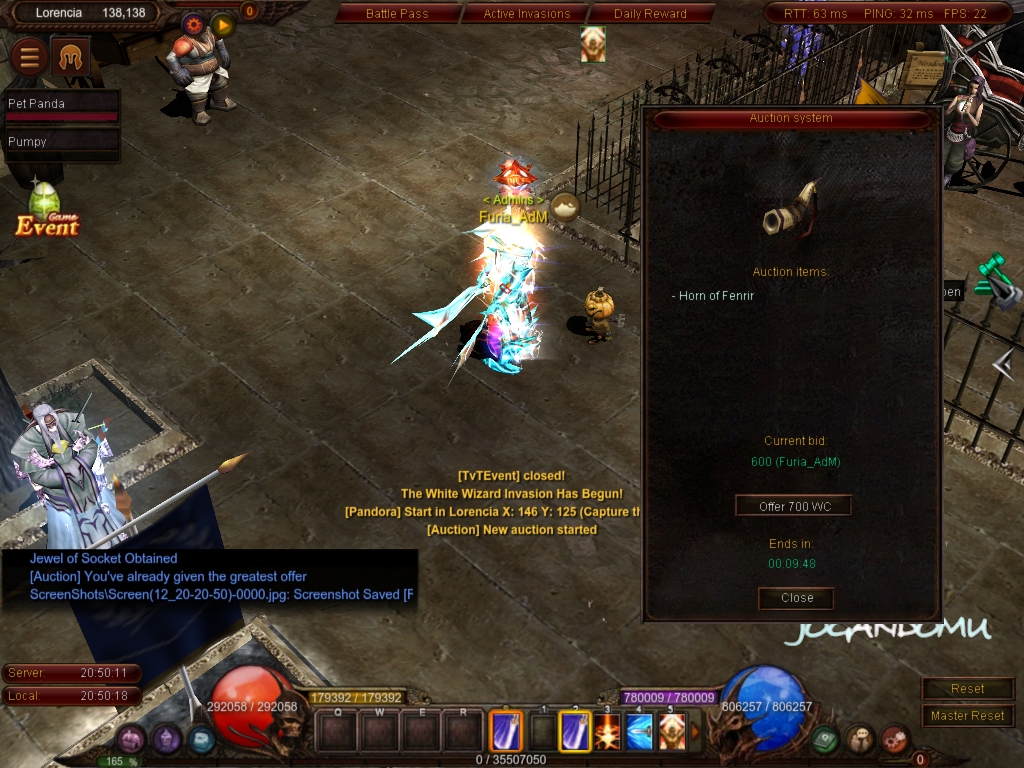Click the orange gear settings icon
The image size is (1024, 768).
[194, 23]
